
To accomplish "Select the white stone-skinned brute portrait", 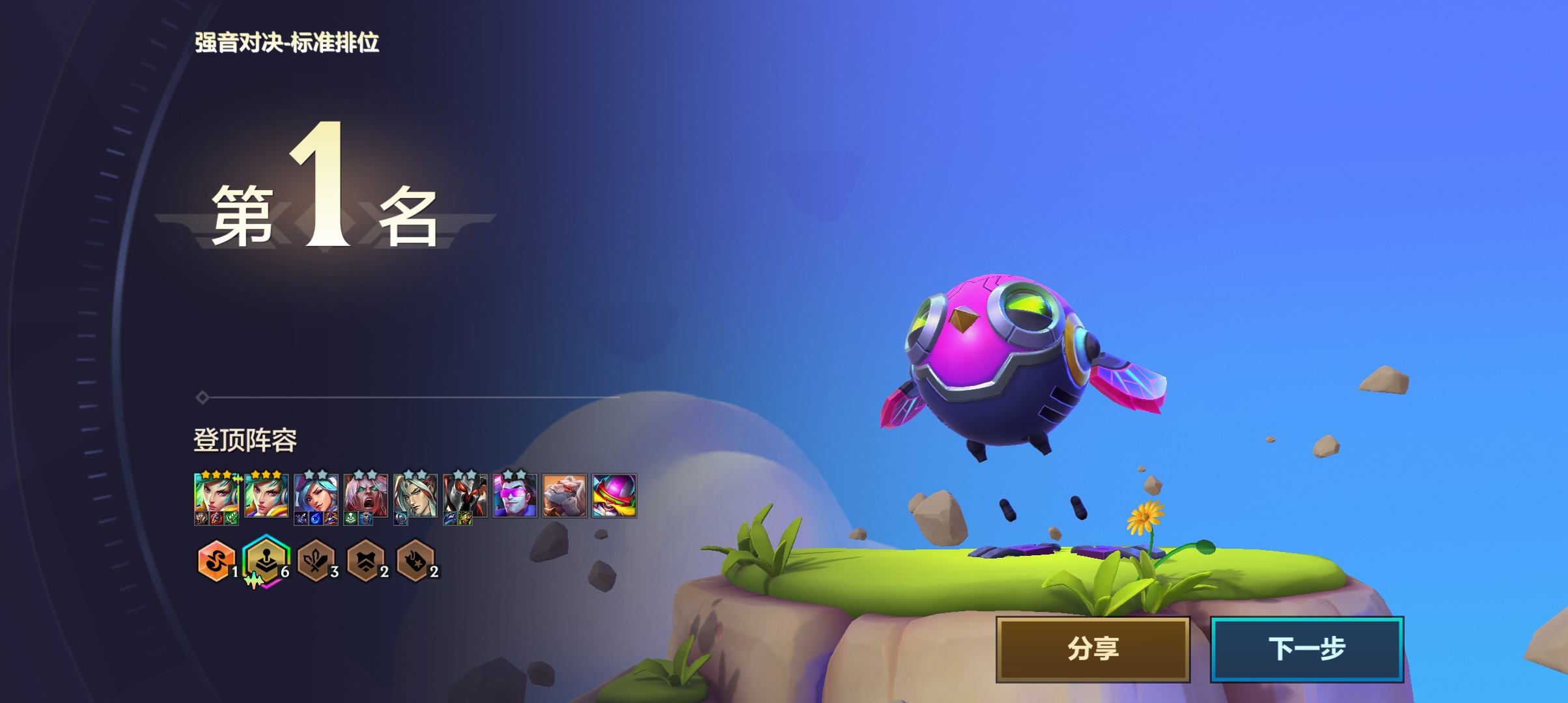I will (565, 496).
